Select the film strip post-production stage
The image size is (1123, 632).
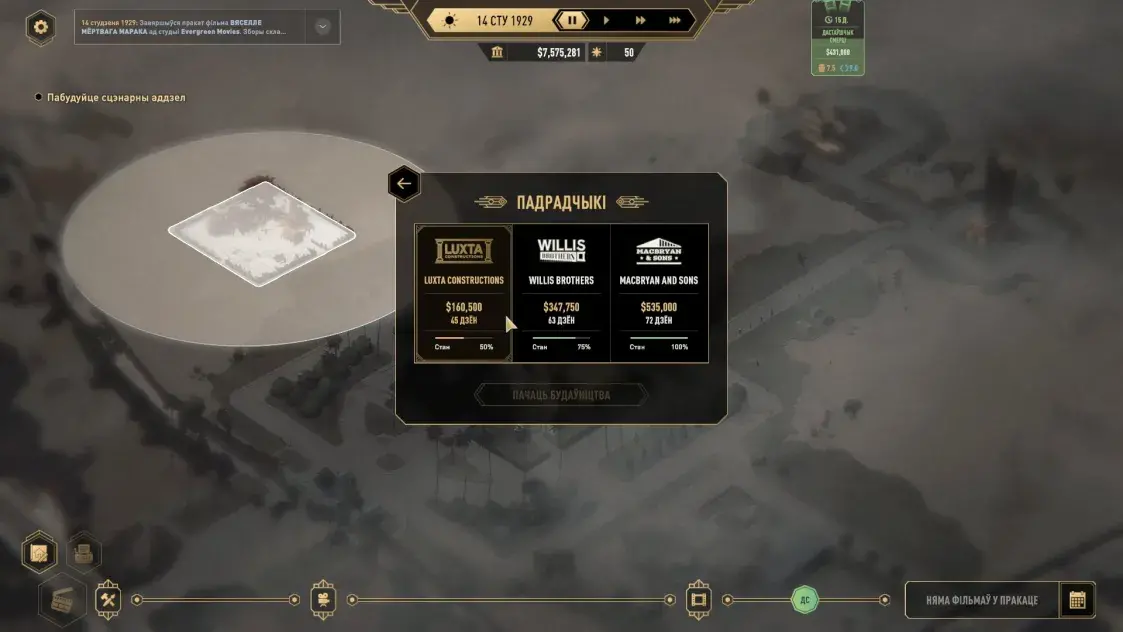click(x=699, y=600)
